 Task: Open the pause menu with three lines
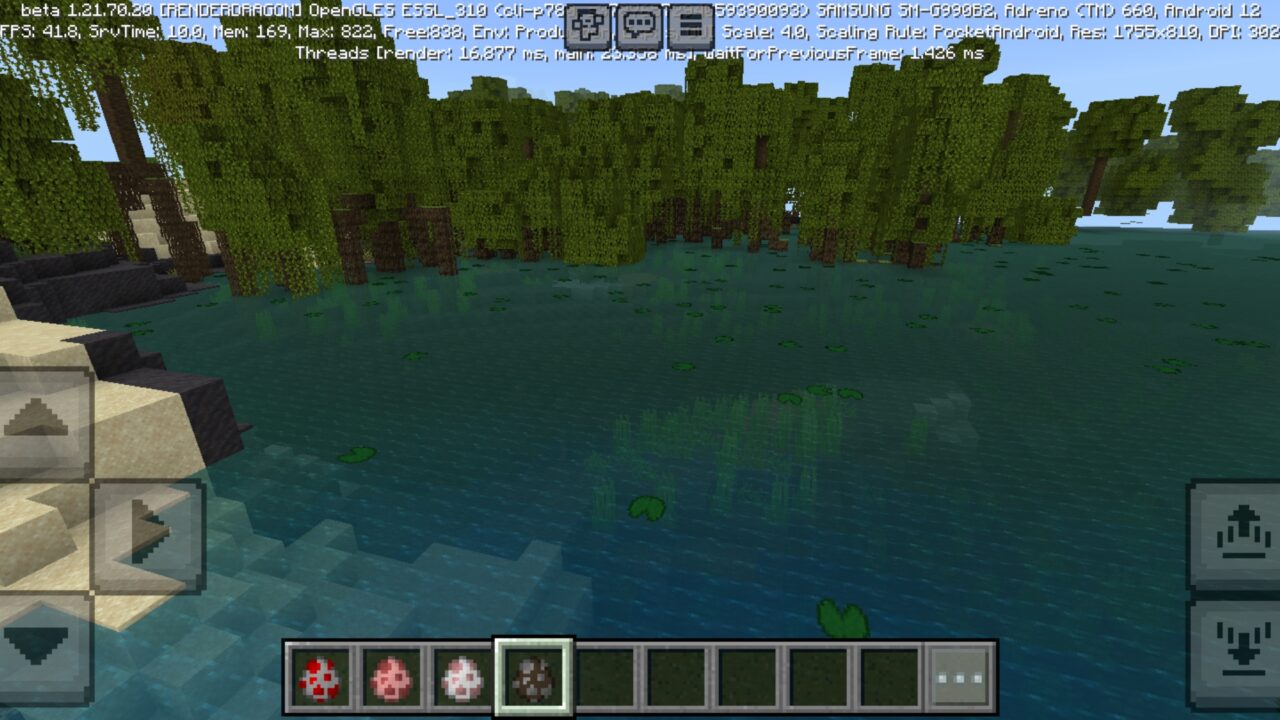[x=690, y=26]
